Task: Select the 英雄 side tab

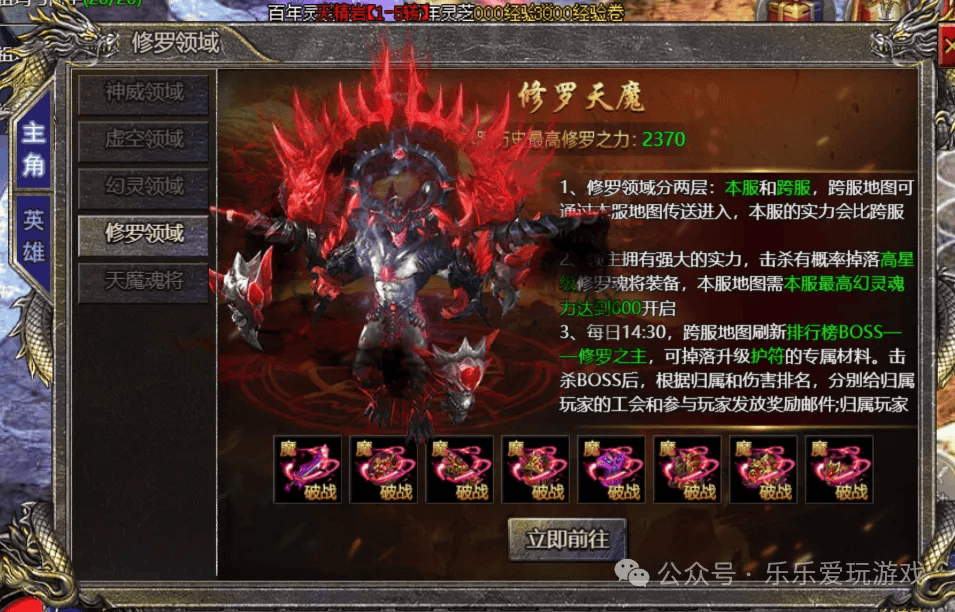Action: [35, 235]
